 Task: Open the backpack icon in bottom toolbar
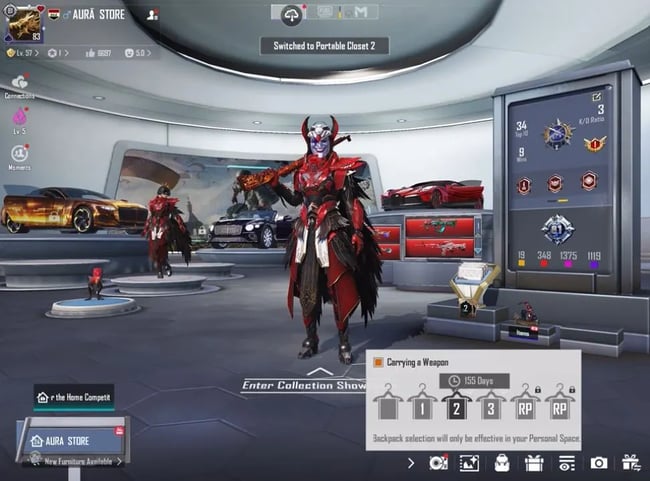[502, 462]
